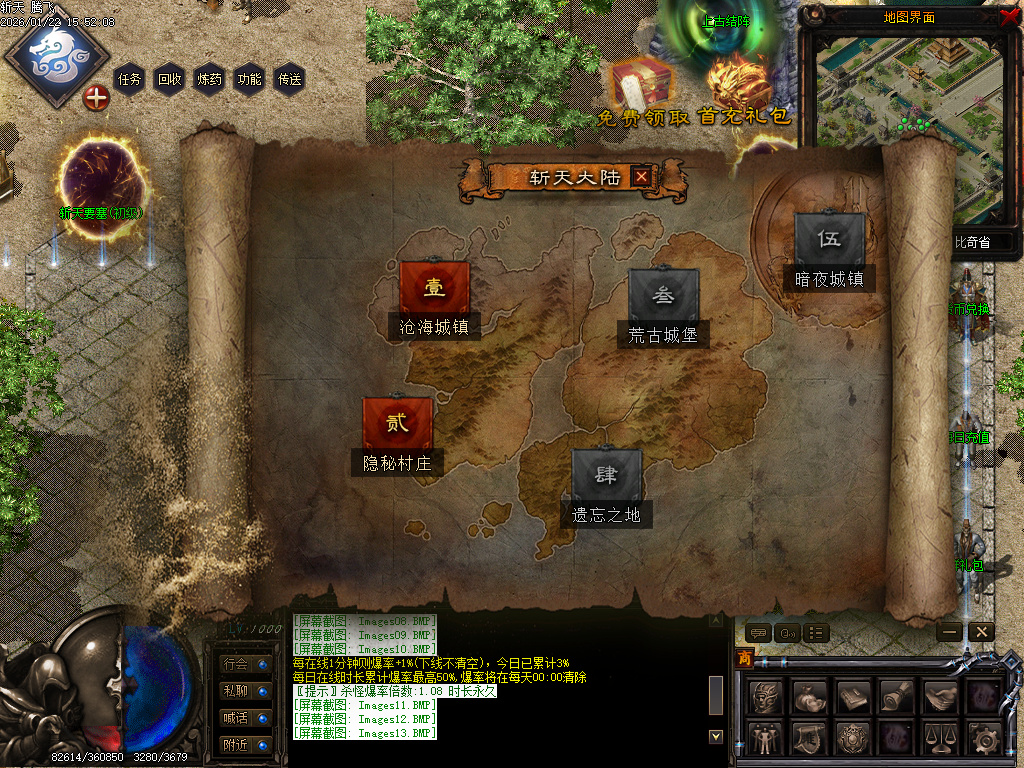Open the 任务 quest button
This screenshot has height=768, width=1024.
(x=130, y=79)
